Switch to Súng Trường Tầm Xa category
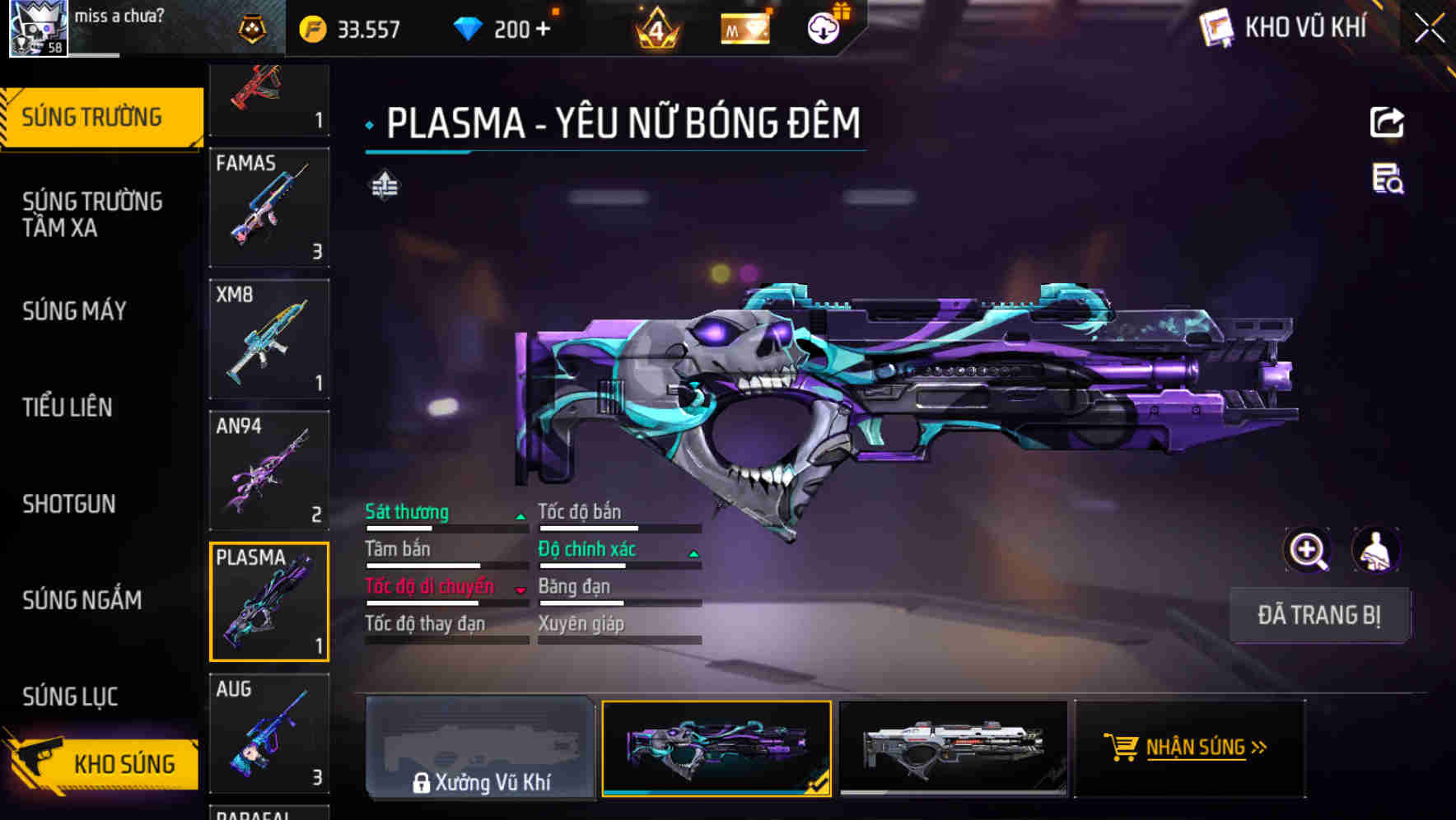The image size is (1456, 820). (x=92, y=214)
